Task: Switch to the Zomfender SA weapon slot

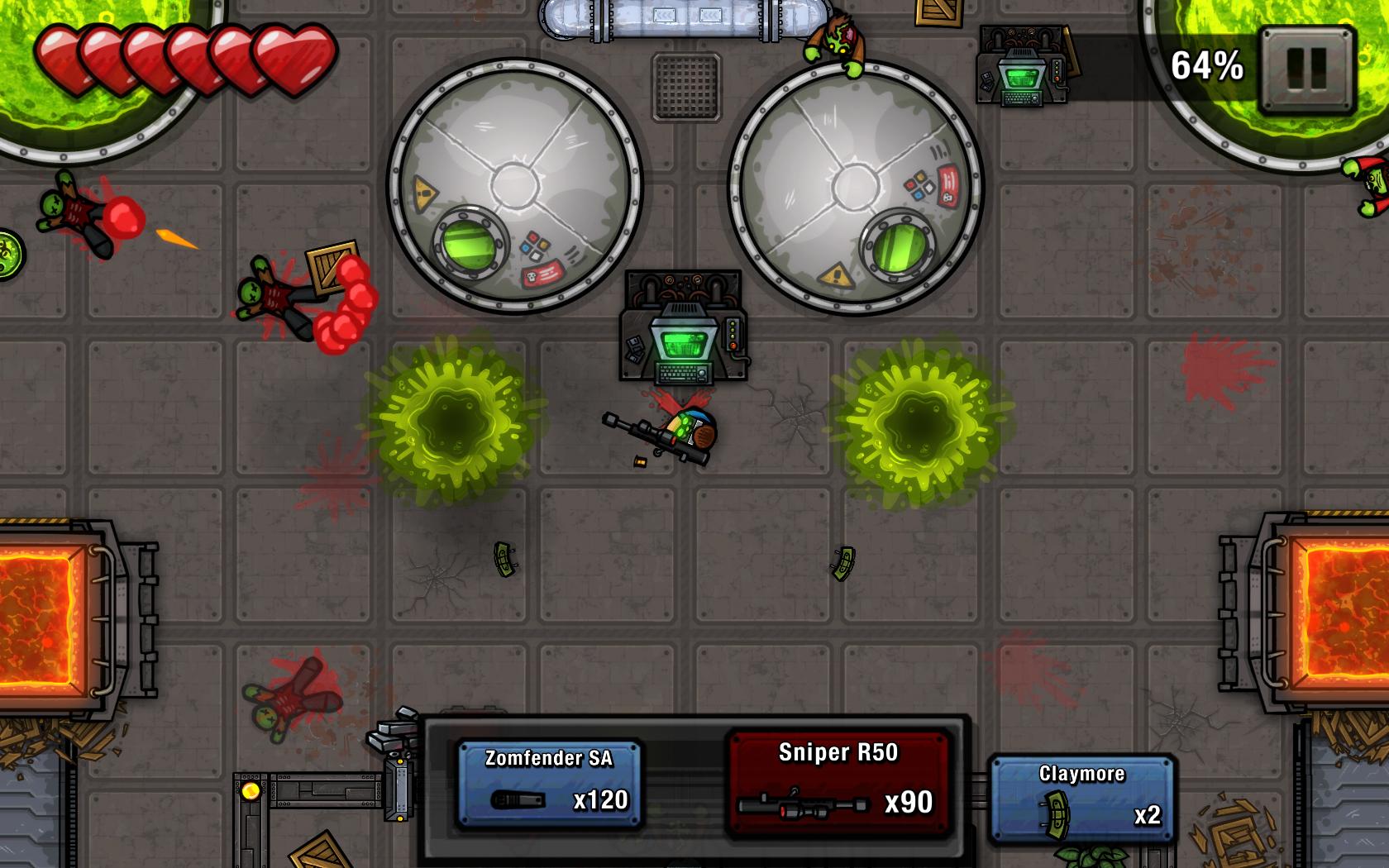Action: pos(550,781)
